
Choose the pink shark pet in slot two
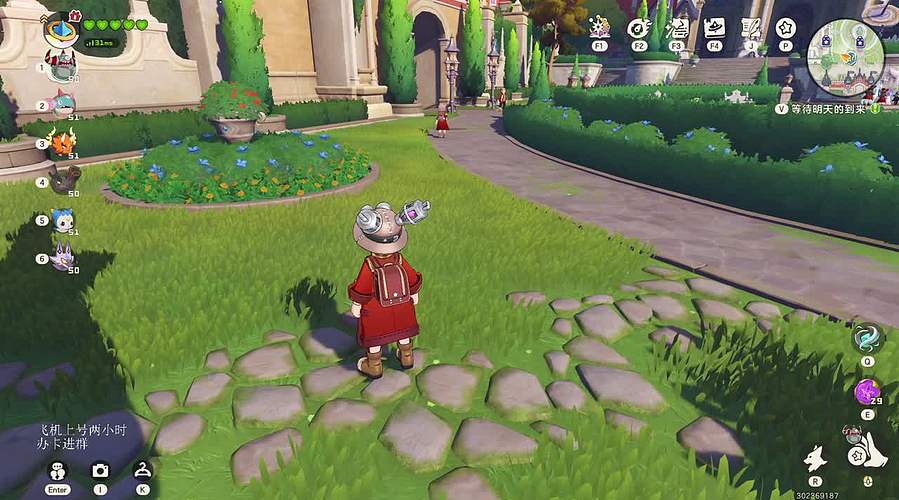pos(63,102)
